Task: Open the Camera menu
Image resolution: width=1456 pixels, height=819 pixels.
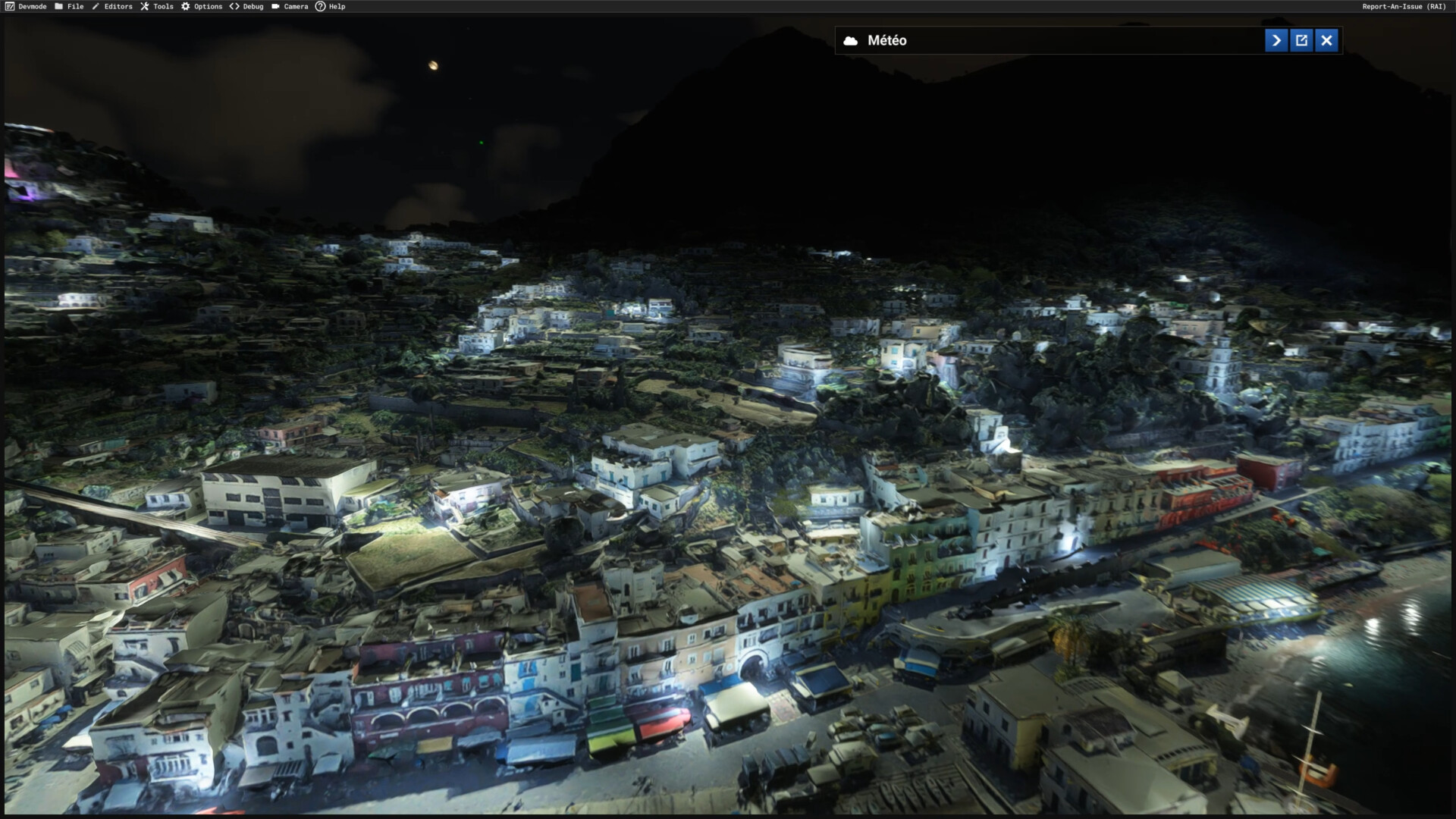Action: pos(290,7)
